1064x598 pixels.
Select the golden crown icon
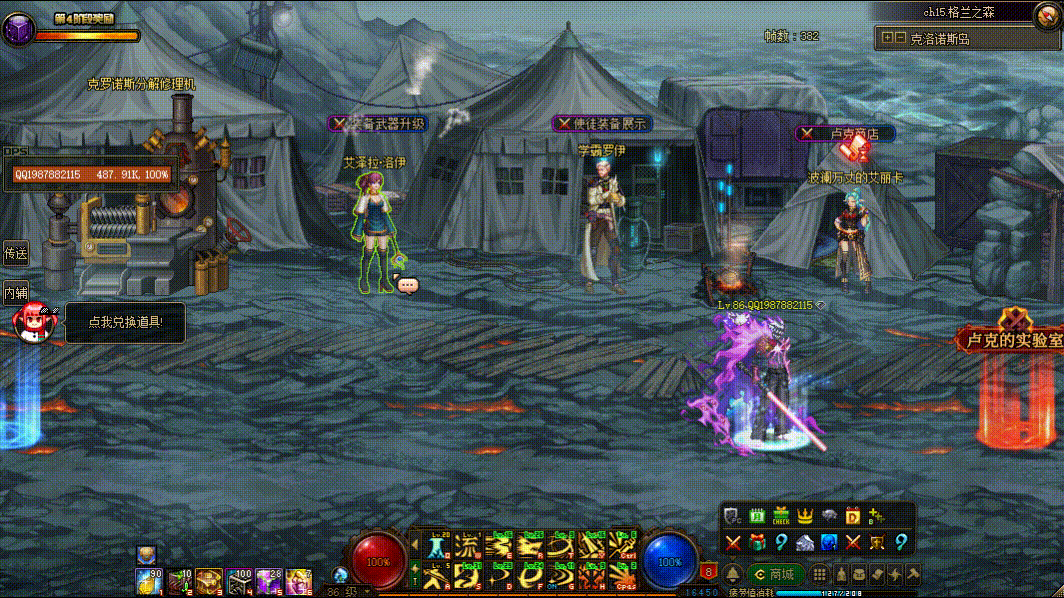point(805,516)
